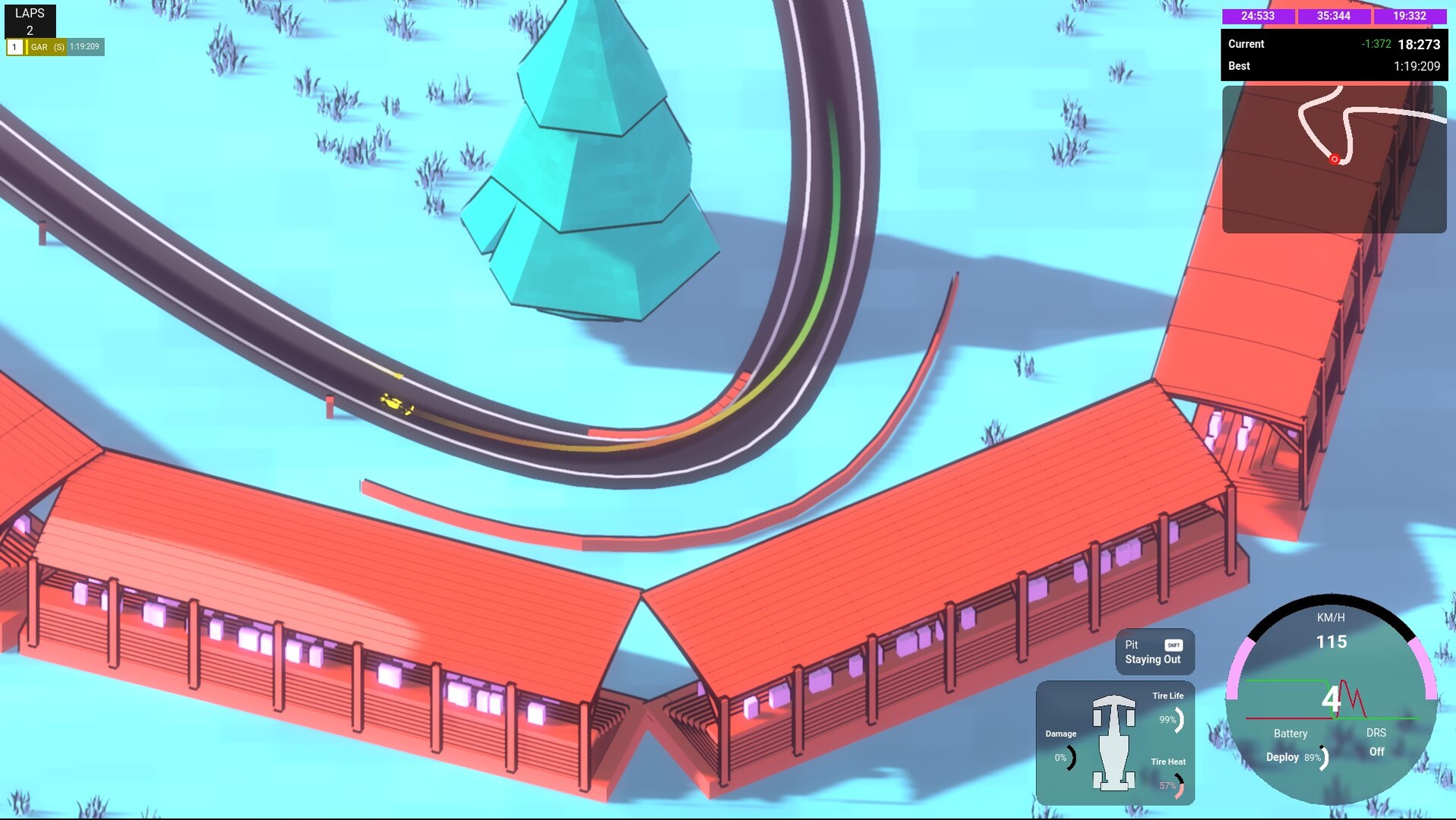1456x820 pixels.
Task: Select the car status diagram icon
Action: [x=1113, y=743]
